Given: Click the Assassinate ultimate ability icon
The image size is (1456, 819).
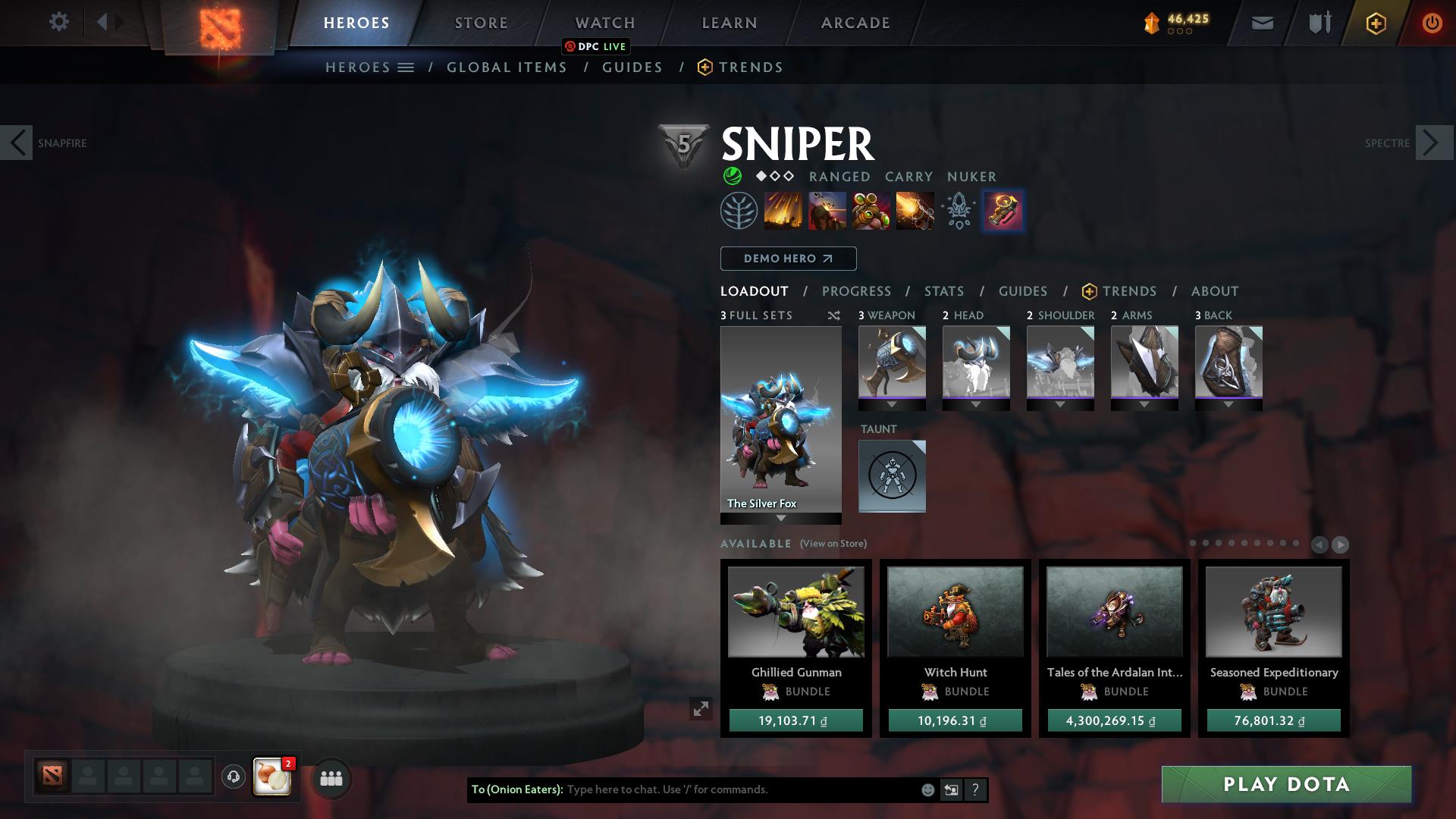Looking at the screenshot, I should tap(915, 212).
